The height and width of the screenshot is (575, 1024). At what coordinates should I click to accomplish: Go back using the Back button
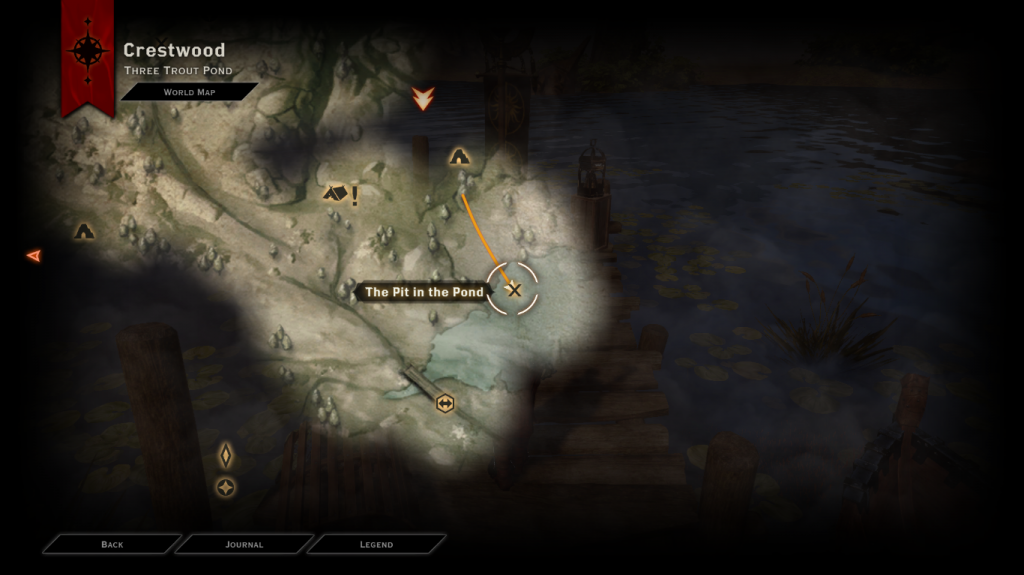112,544
